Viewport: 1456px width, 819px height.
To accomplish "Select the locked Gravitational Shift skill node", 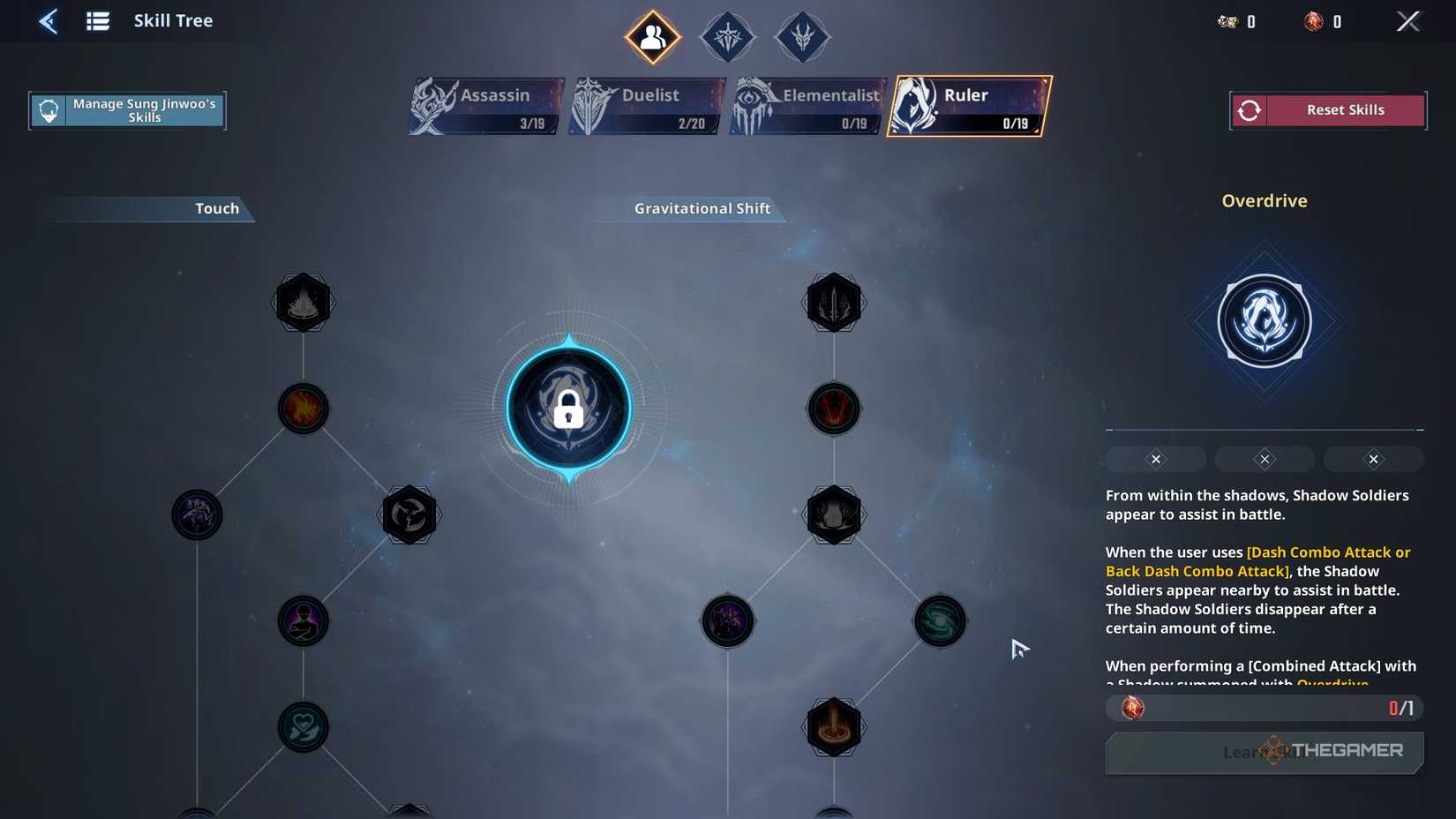I will [x=569, y=409].
